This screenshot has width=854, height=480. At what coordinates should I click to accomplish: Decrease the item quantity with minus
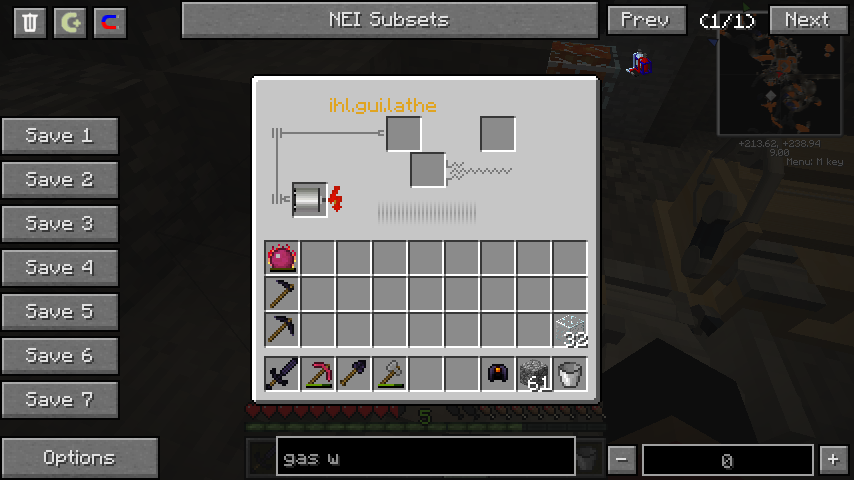[x=622, y=459]
